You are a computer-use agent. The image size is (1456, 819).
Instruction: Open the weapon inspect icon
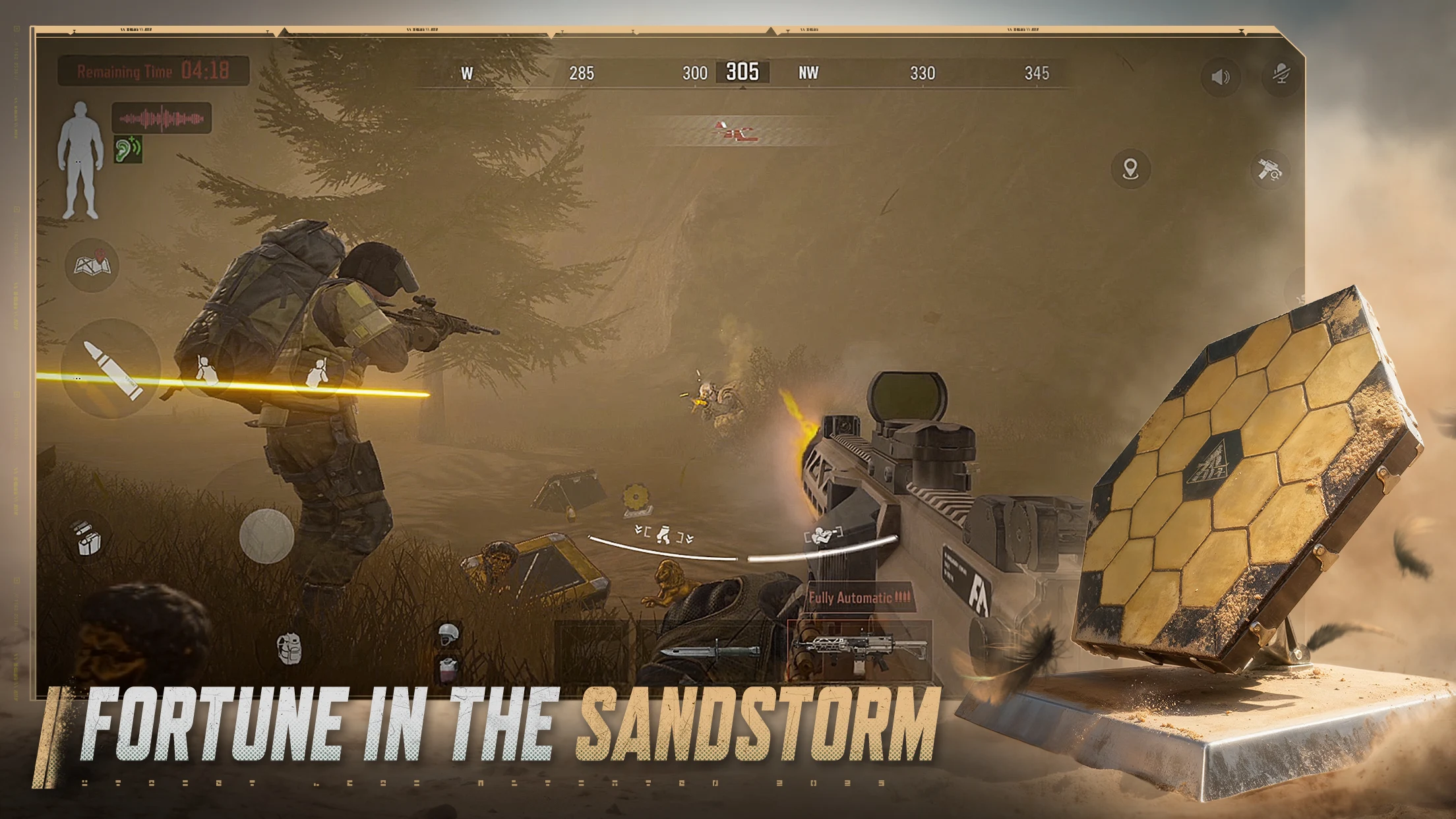click(1269, 170)
